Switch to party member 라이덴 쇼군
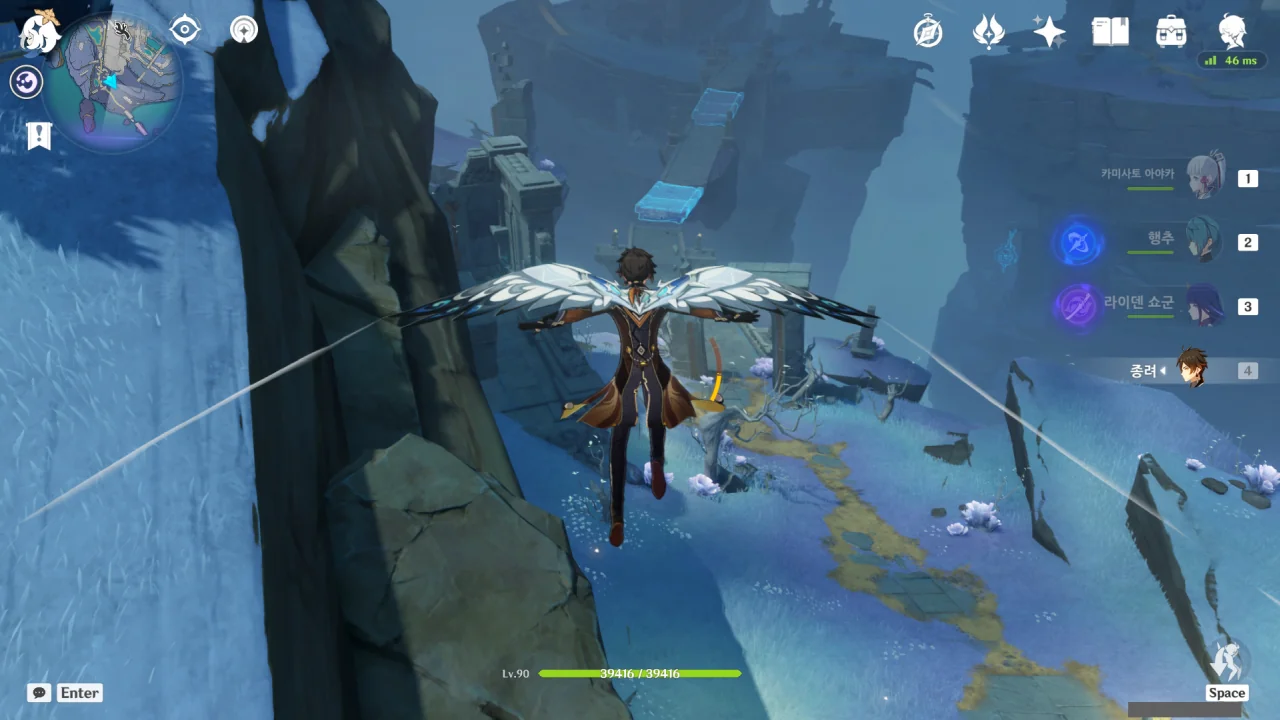The width and height of the screenshot is (1280, 720). click(1201, 306)
